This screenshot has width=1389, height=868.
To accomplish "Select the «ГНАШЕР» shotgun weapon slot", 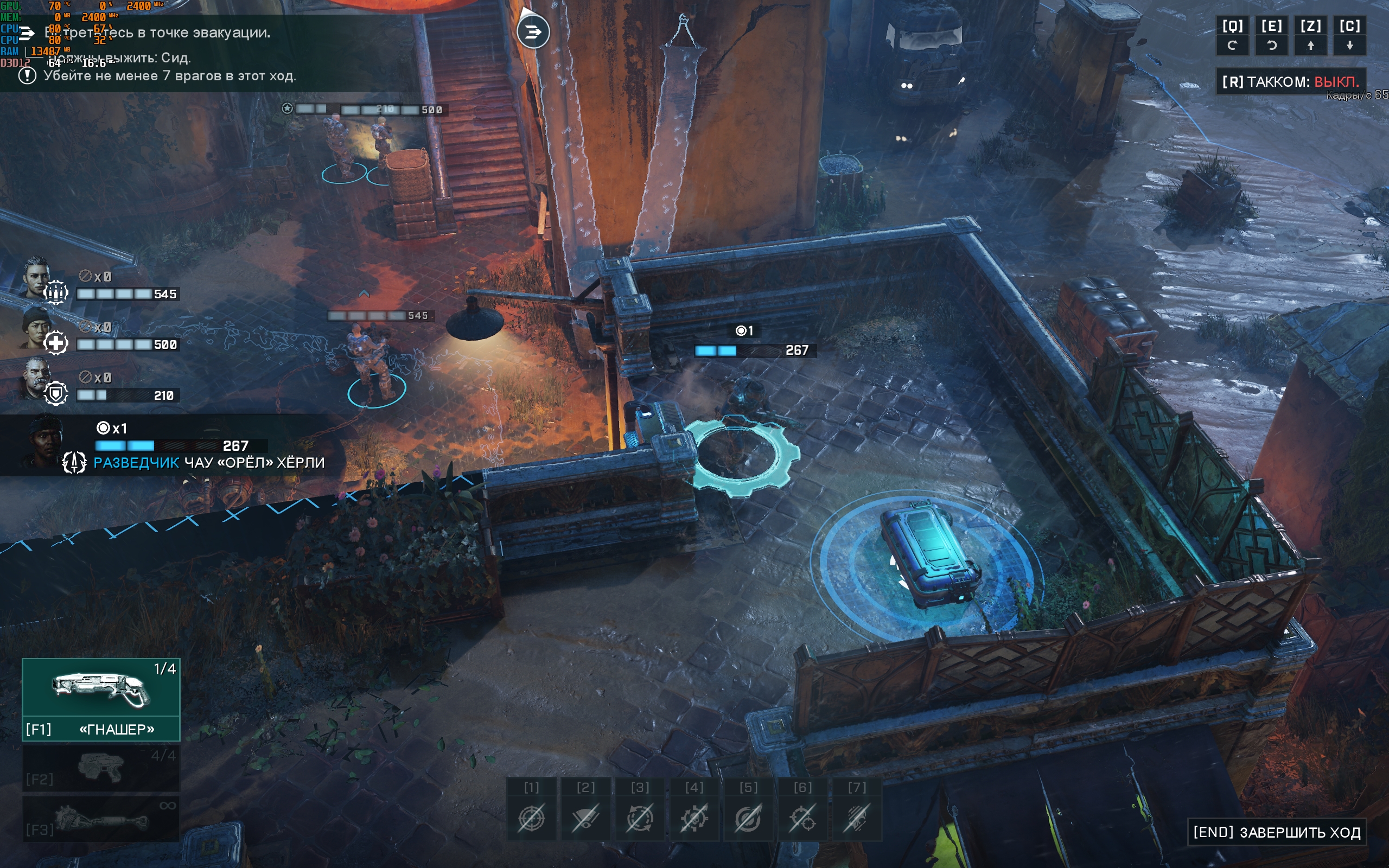I will [x=101, y=699].
